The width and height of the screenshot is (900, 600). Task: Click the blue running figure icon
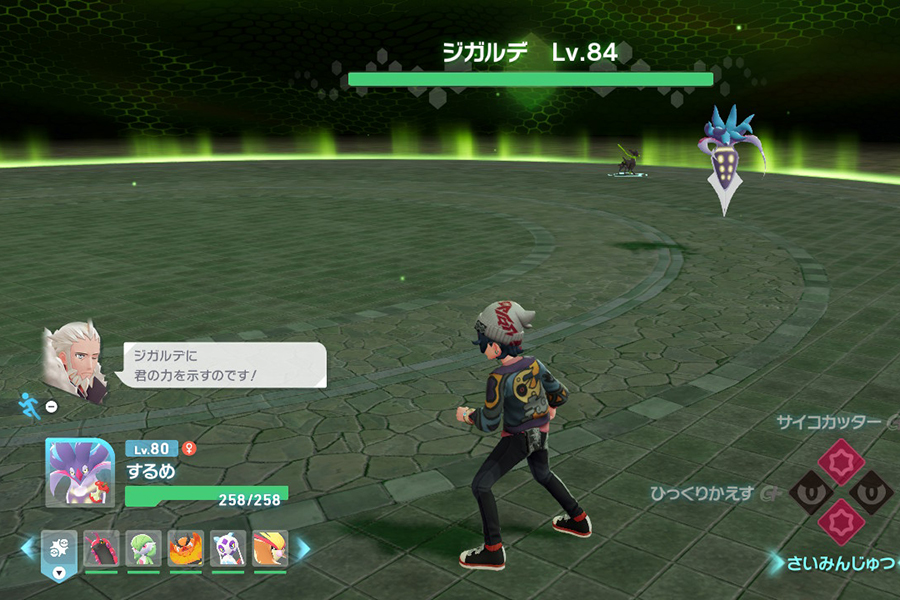click(x=28, y=405)
